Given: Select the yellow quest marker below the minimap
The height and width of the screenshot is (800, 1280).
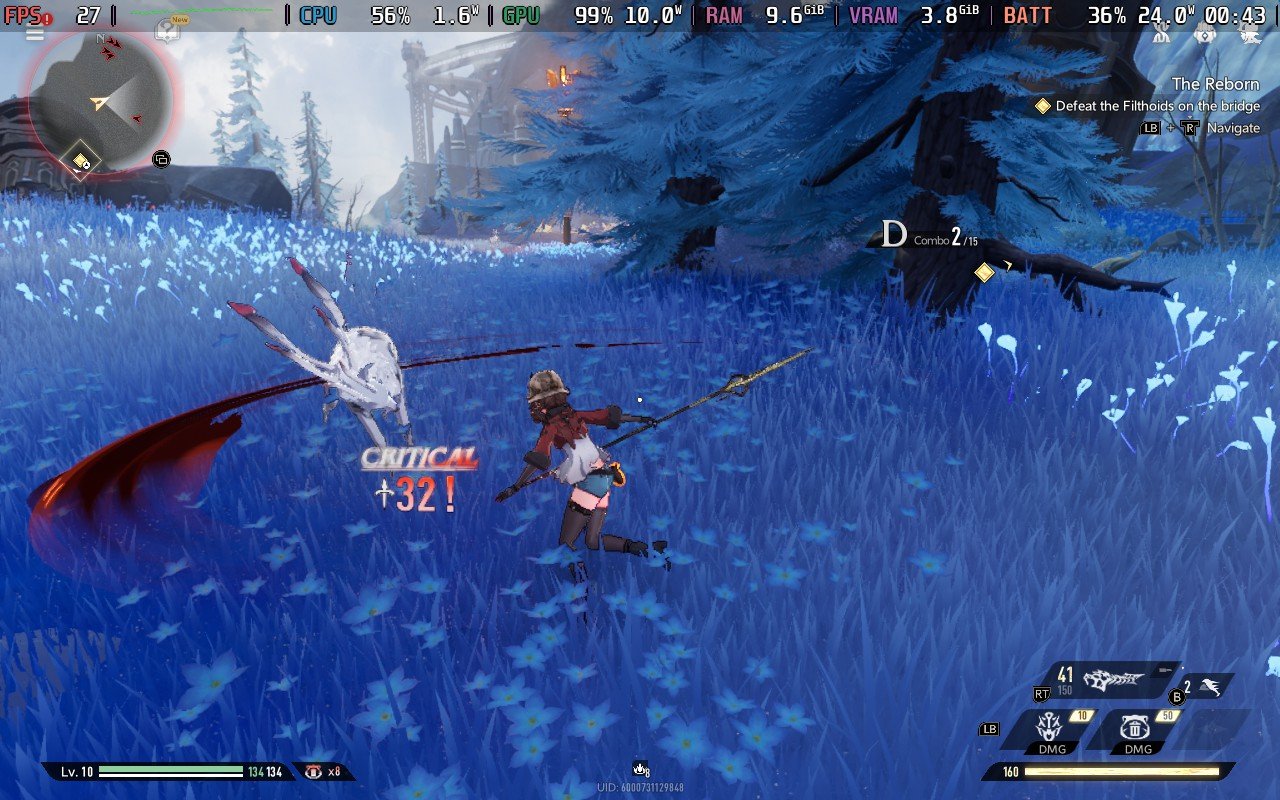Looking at the screenshot, I should pos(80,161).
